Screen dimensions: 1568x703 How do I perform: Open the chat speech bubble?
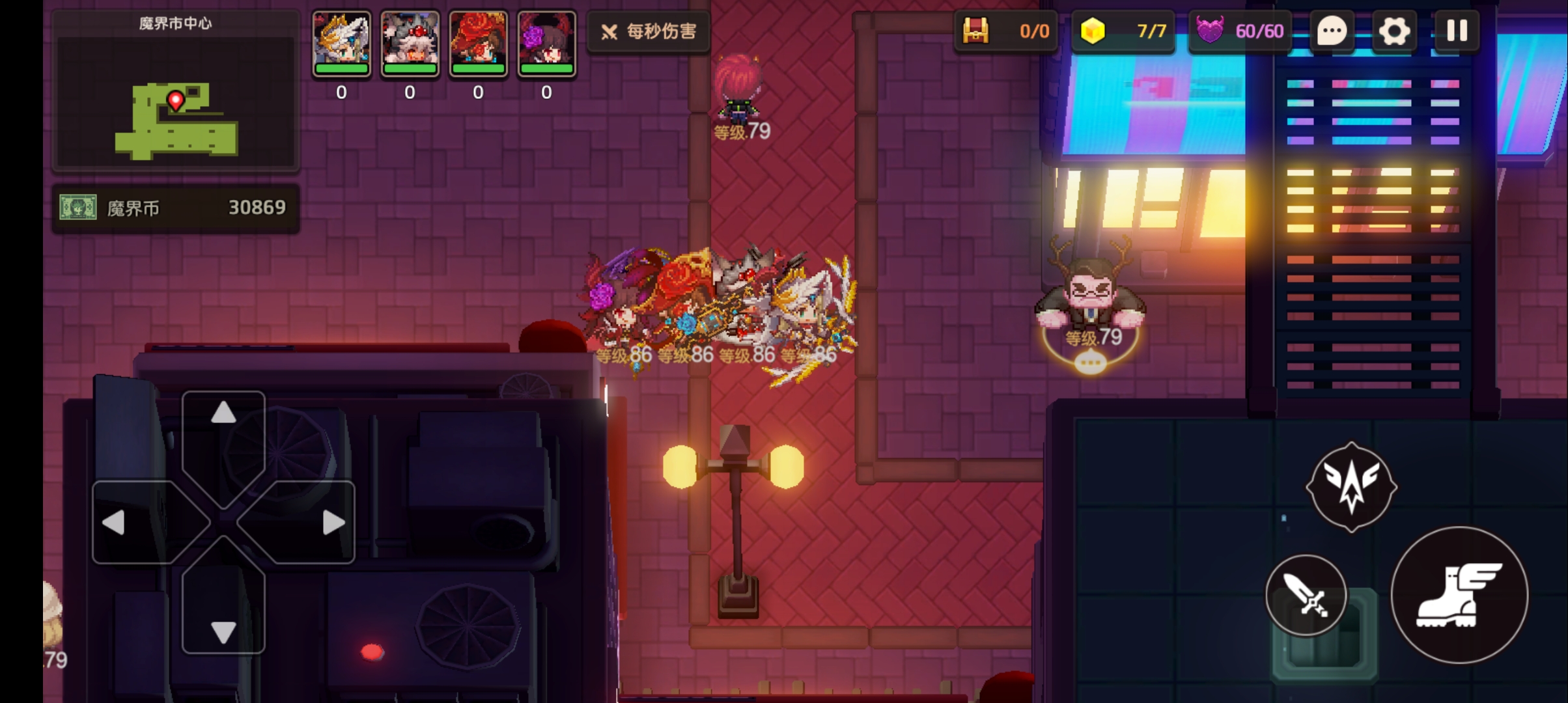pos(1332,31)
